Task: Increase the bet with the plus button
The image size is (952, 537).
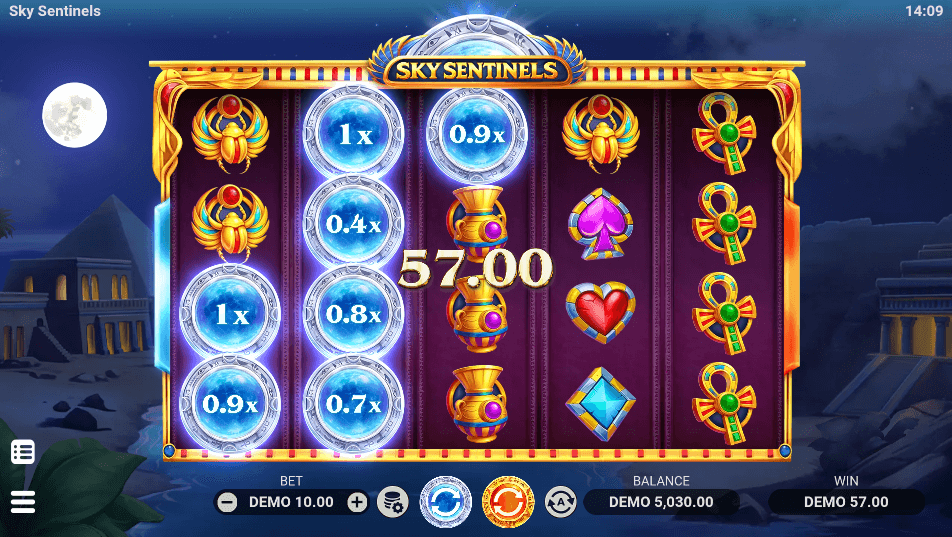Action: click(357, 502)
